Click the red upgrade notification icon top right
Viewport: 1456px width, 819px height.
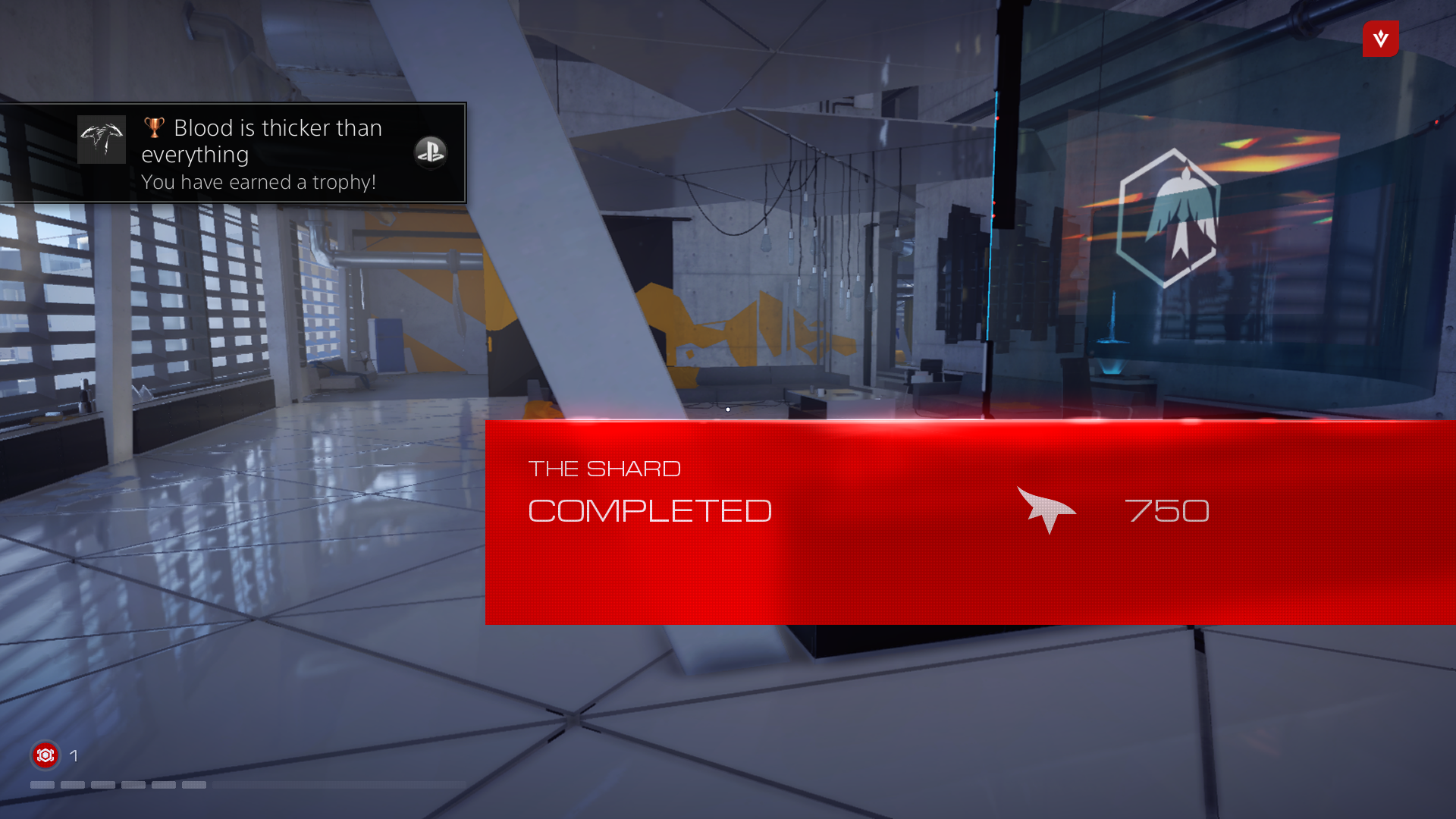[1380, 39]
